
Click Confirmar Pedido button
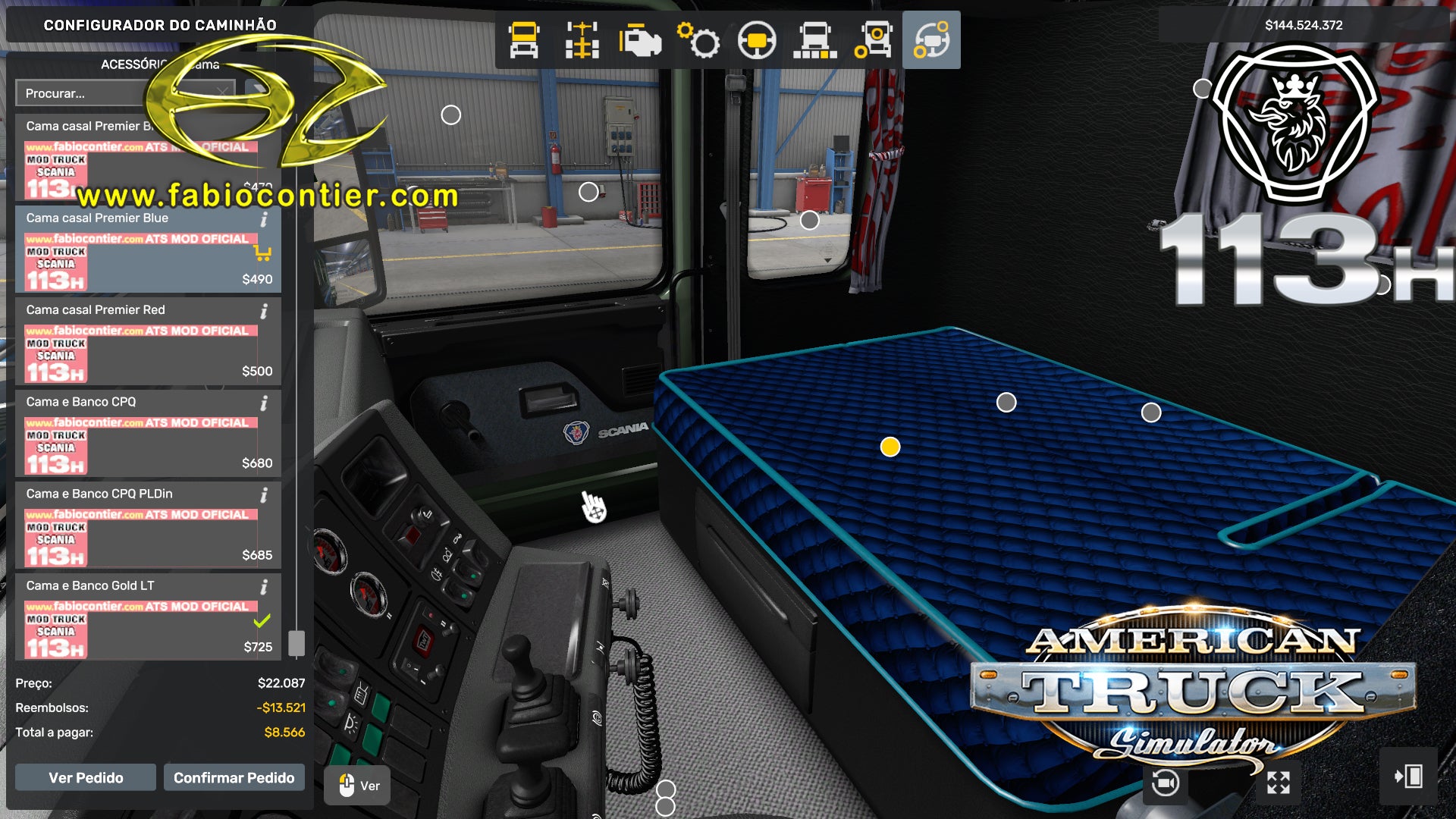pyautogui.click(x=234, y=777)
